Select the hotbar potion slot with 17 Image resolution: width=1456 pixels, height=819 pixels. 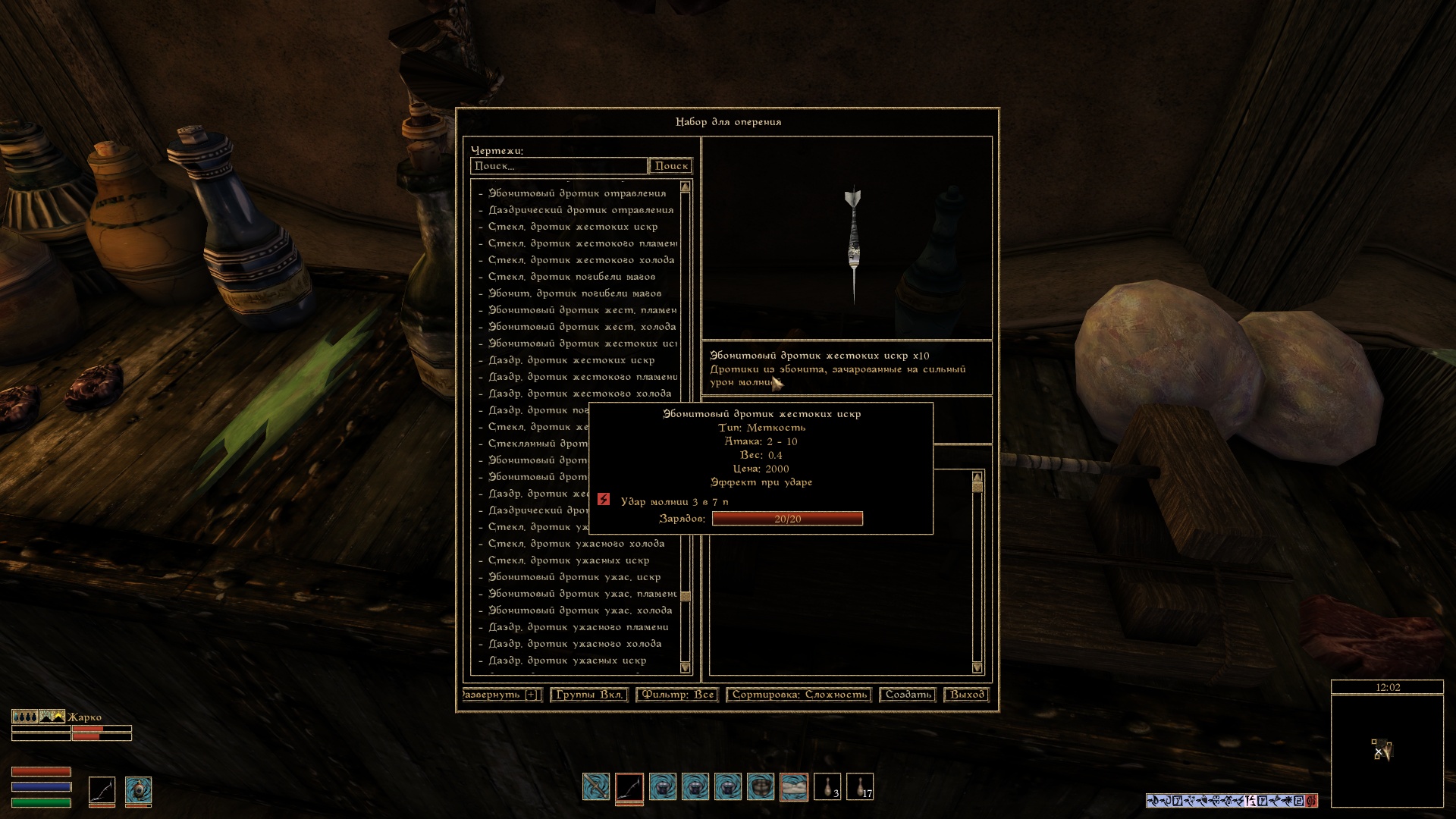point(860,787)
